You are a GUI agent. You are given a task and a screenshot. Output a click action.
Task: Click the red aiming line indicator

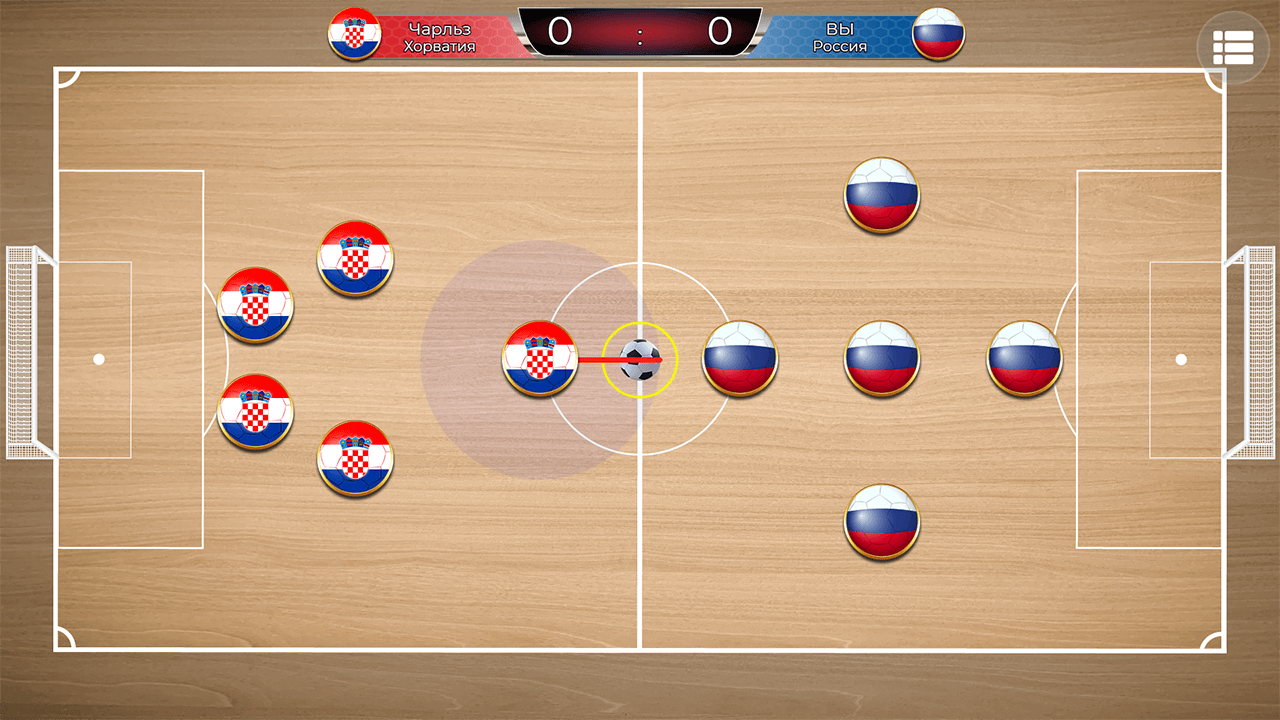point(600,357)
